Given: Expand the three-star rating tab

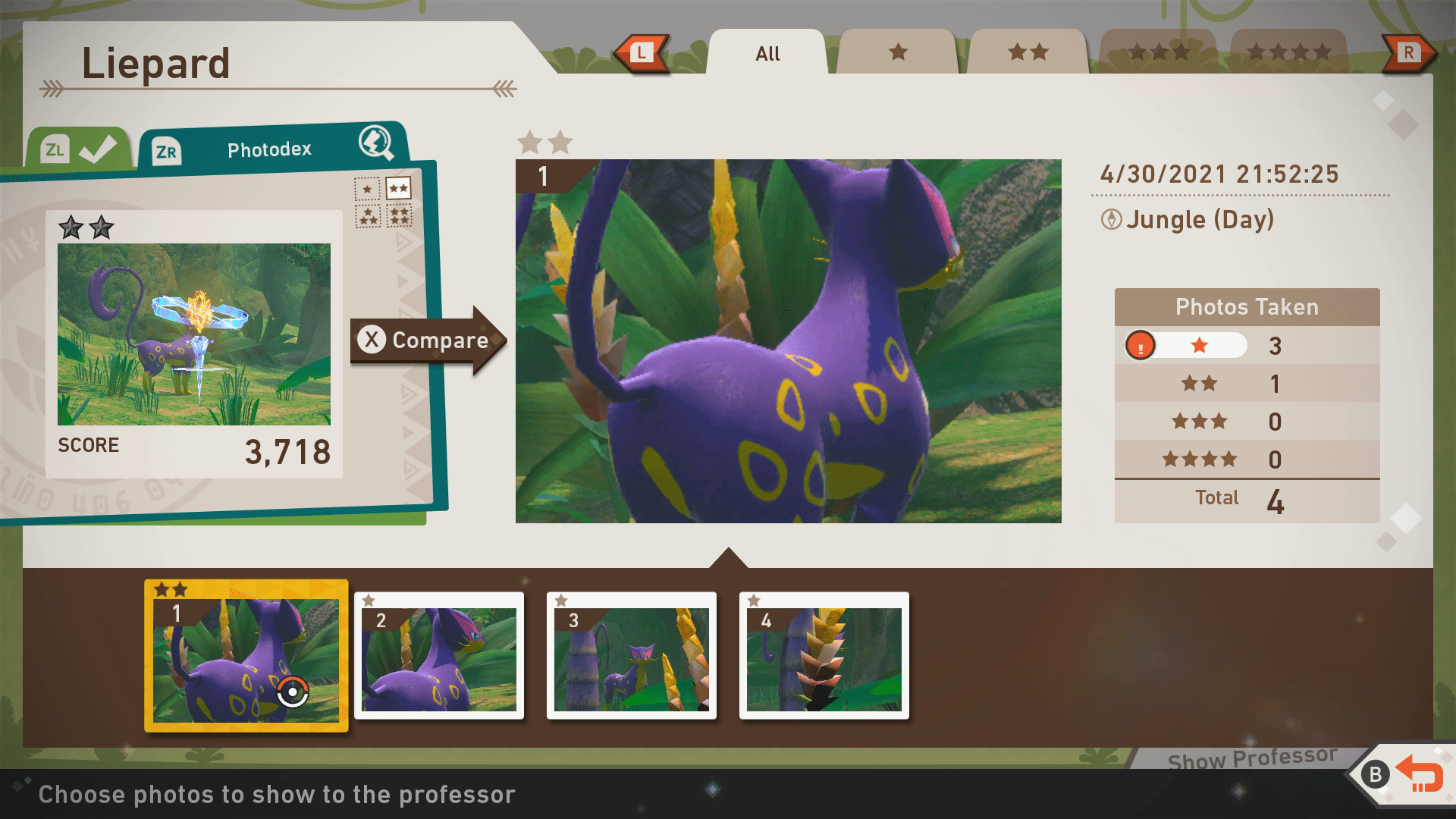Looking at the screenshot, I should coord(1159,52).
